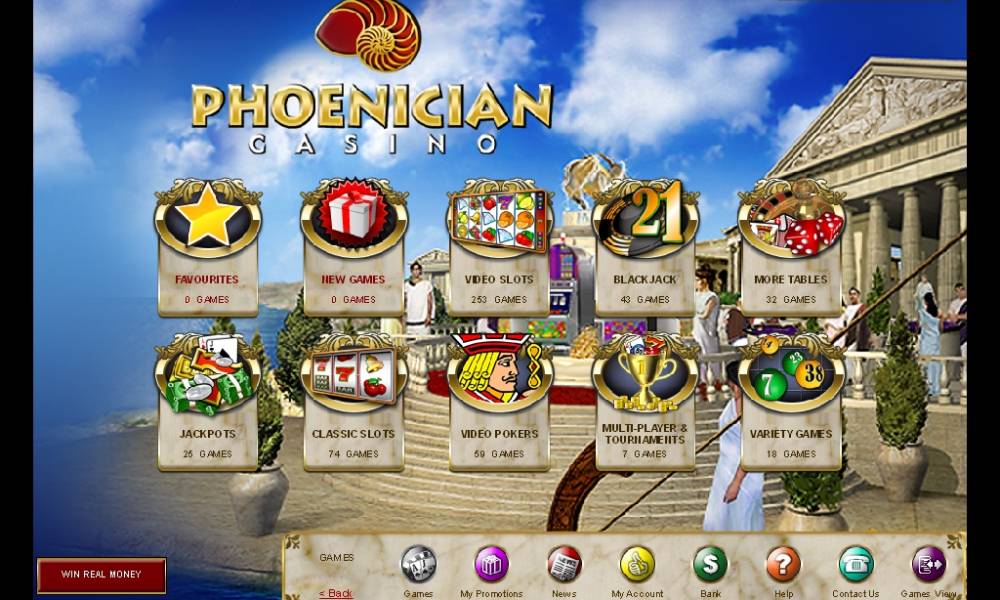Image resolution: width=1000 pixels, height=600 pixels.
Task: Click the Win Real Money button
Action: coord(101,575)
